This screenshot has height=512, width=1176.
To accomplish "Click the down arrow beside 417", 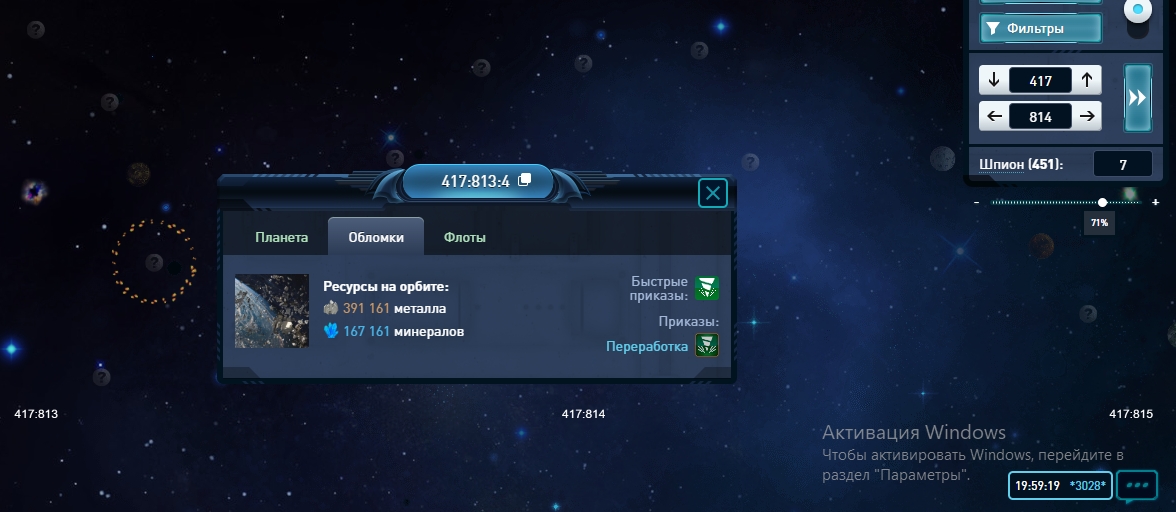I will tap(994, 81).
